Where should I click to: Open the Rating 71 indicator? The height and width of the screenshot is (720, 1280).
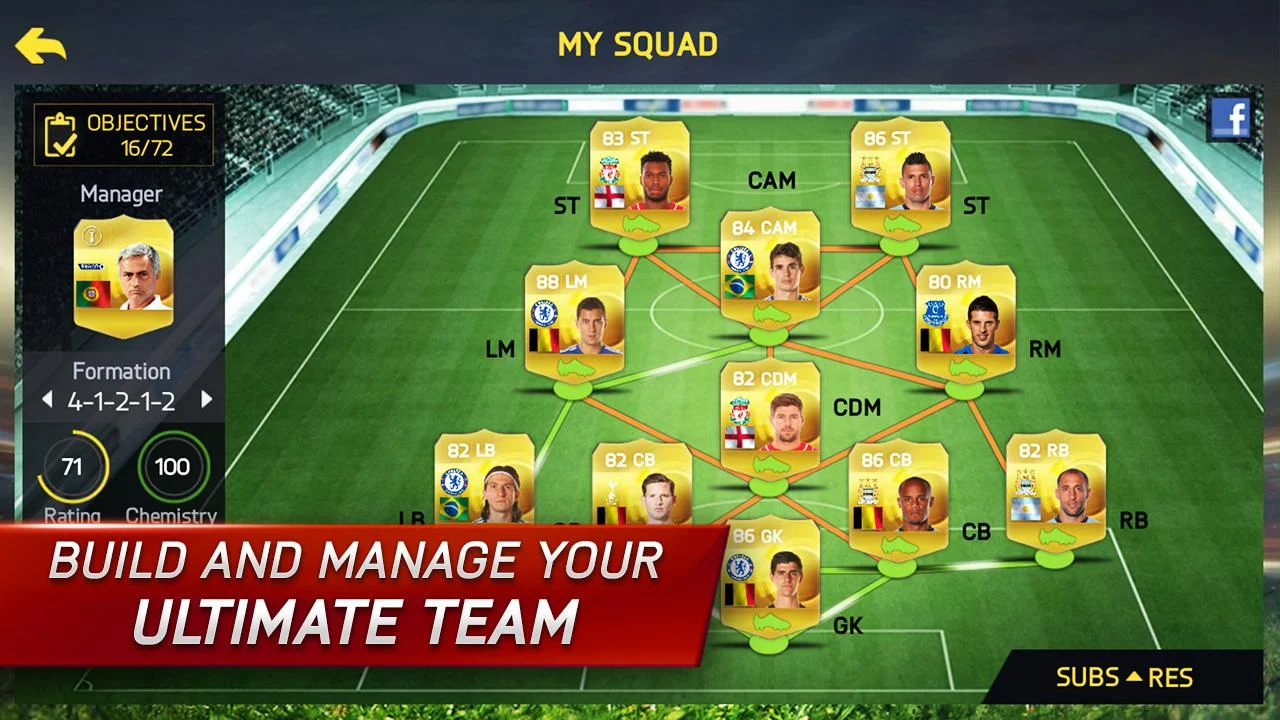point(71,466)
